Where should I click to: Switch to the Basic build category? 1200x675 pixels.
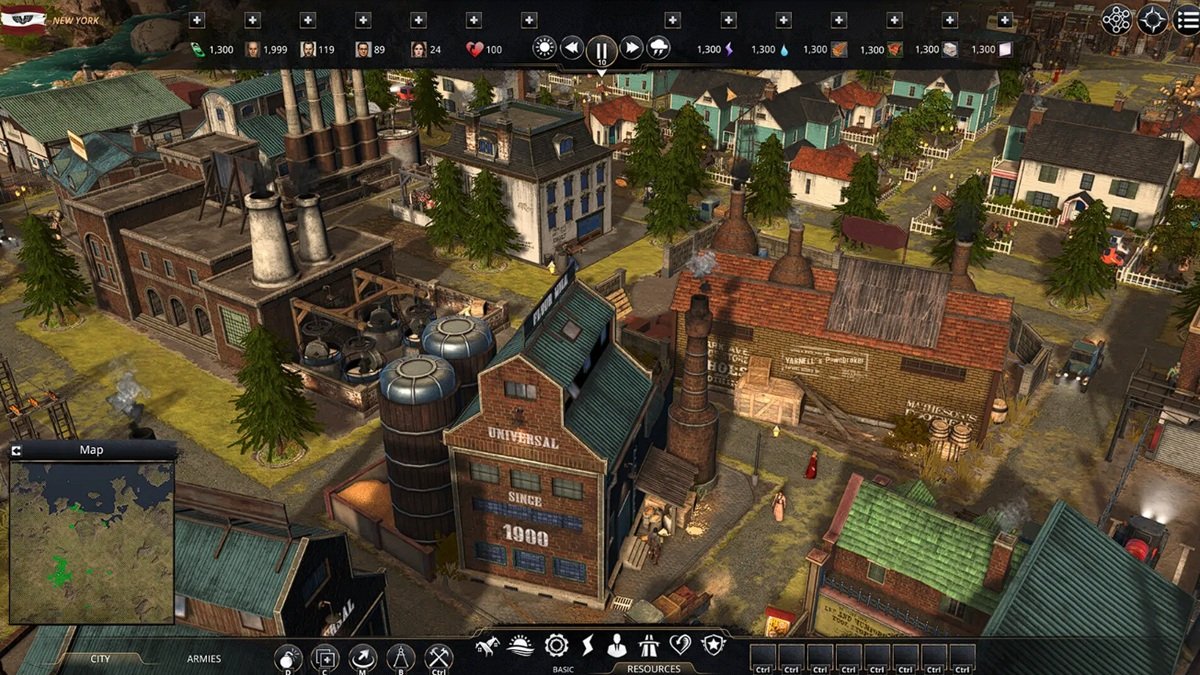point(563,668)
